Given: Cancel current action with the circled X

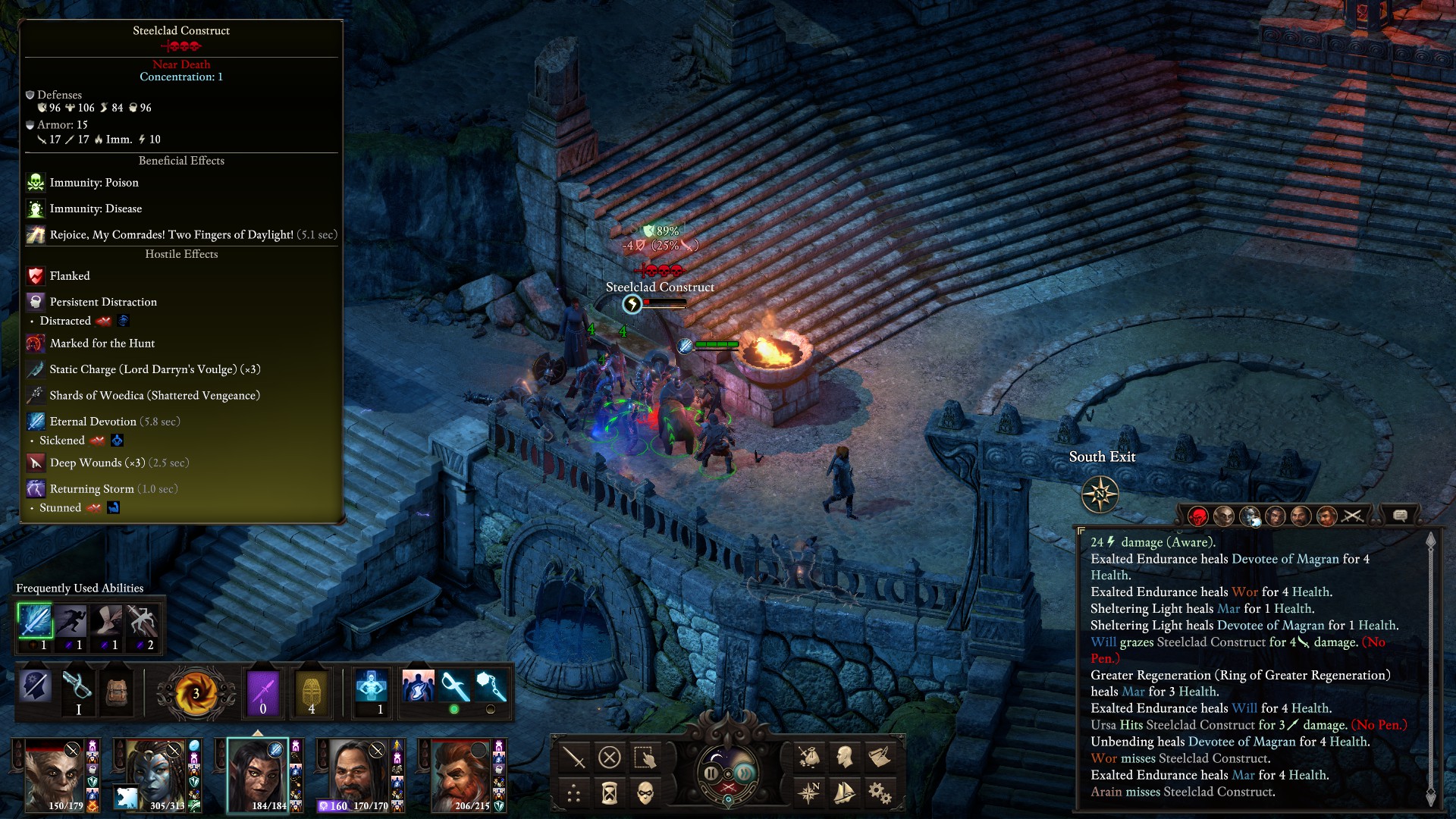Looking at the screenshot, I should point(610,757).
